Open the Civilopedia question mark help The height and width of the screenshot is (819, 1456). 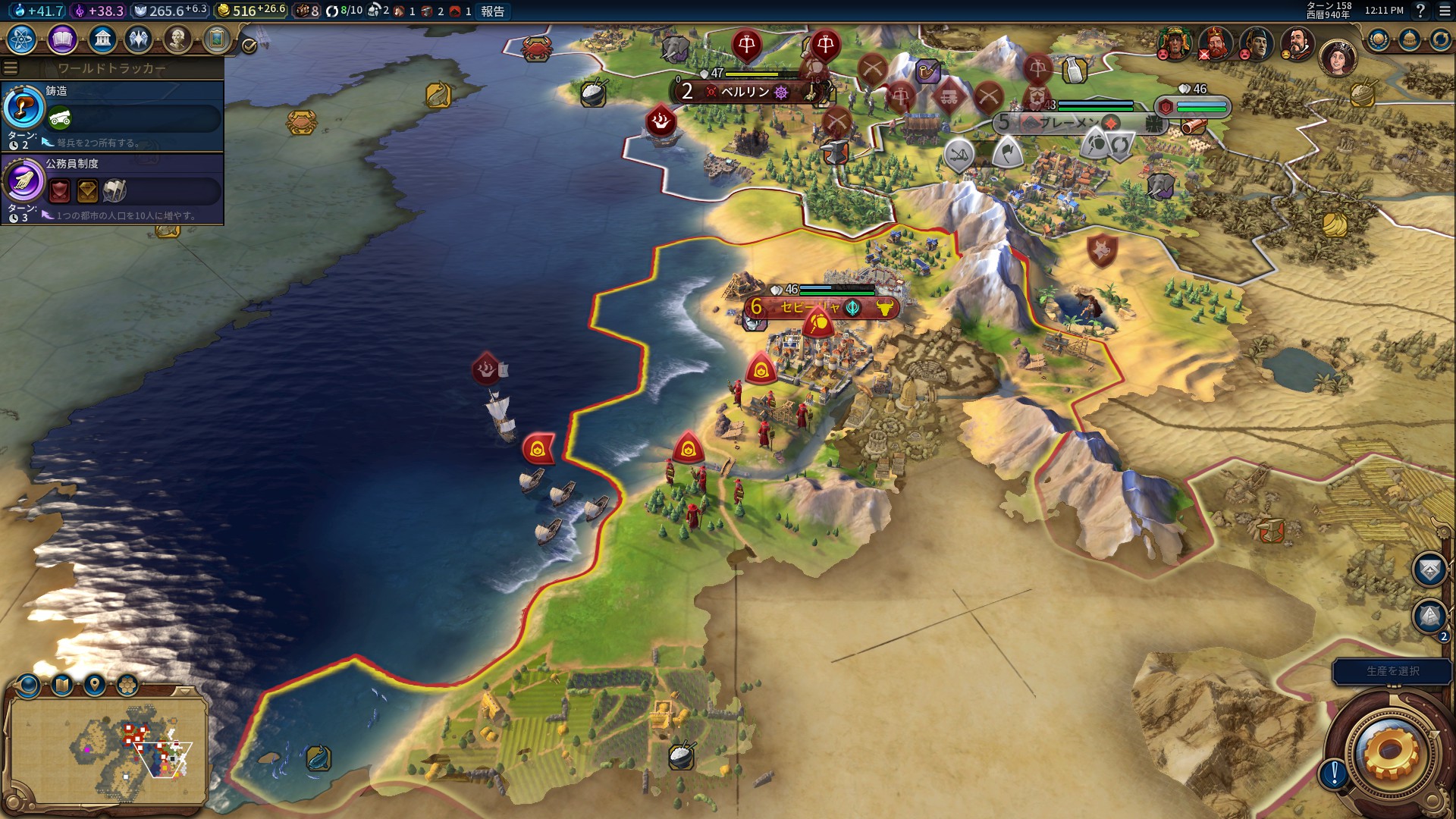[x=1420, y=11]
